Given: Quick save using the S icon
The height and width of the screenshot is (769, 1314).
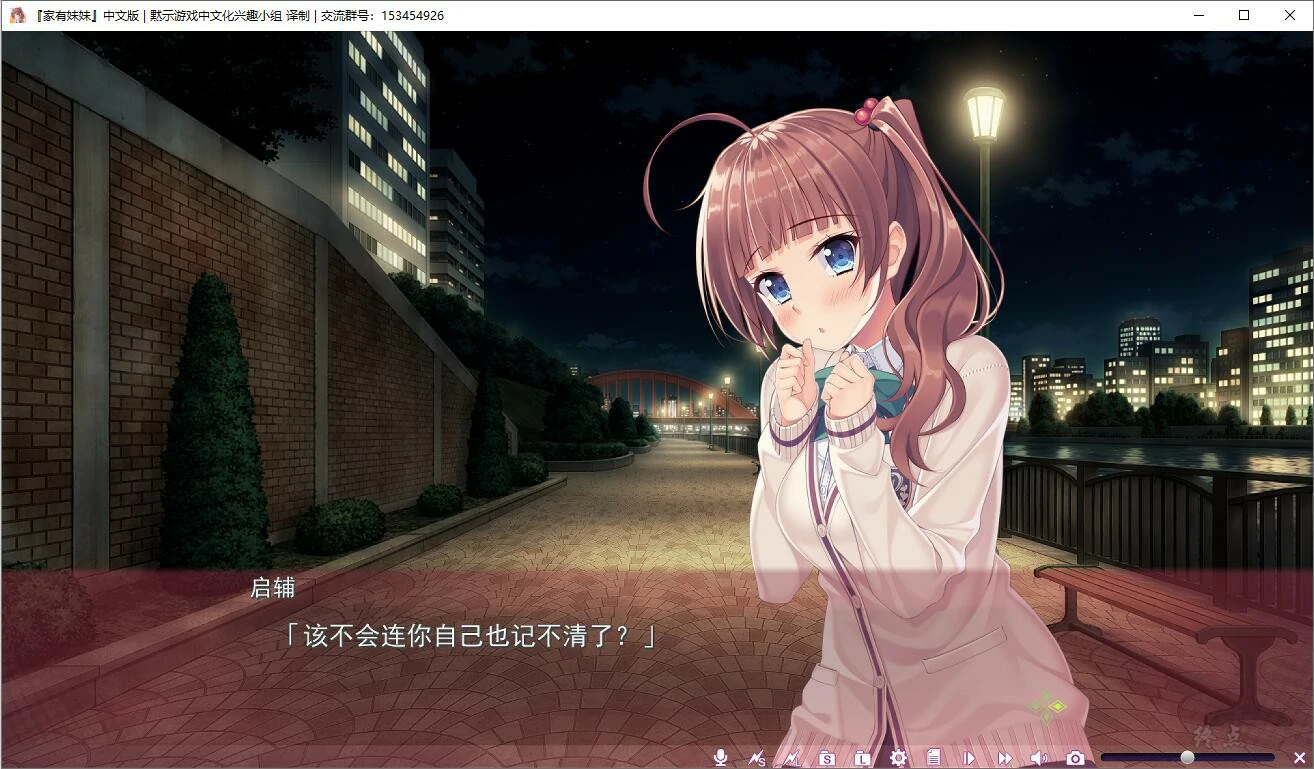Looking at the screenshot, I should coord(825,757).
